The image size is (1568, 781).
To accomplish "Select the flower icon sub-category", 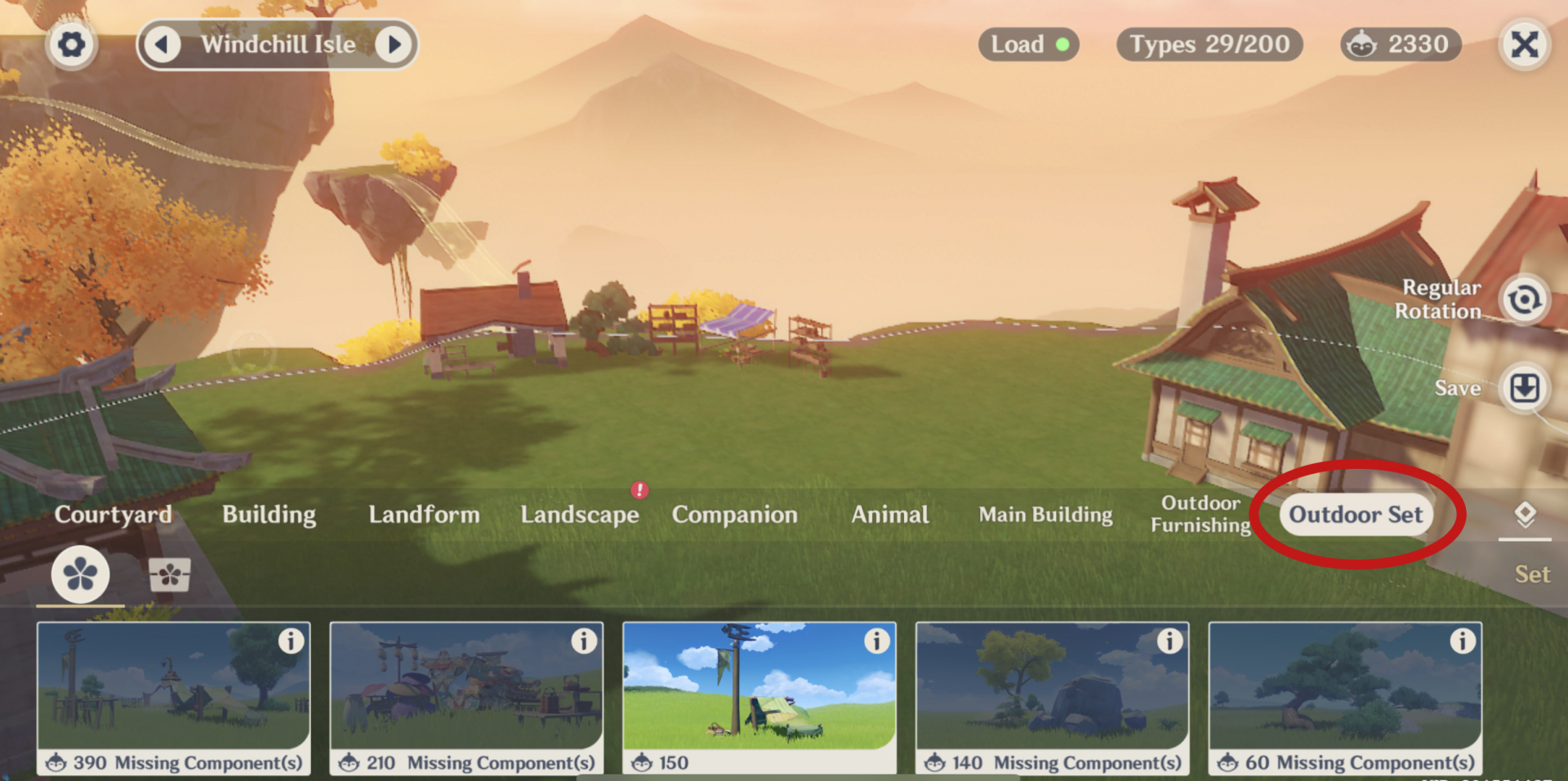I will (x=80, y=574).
